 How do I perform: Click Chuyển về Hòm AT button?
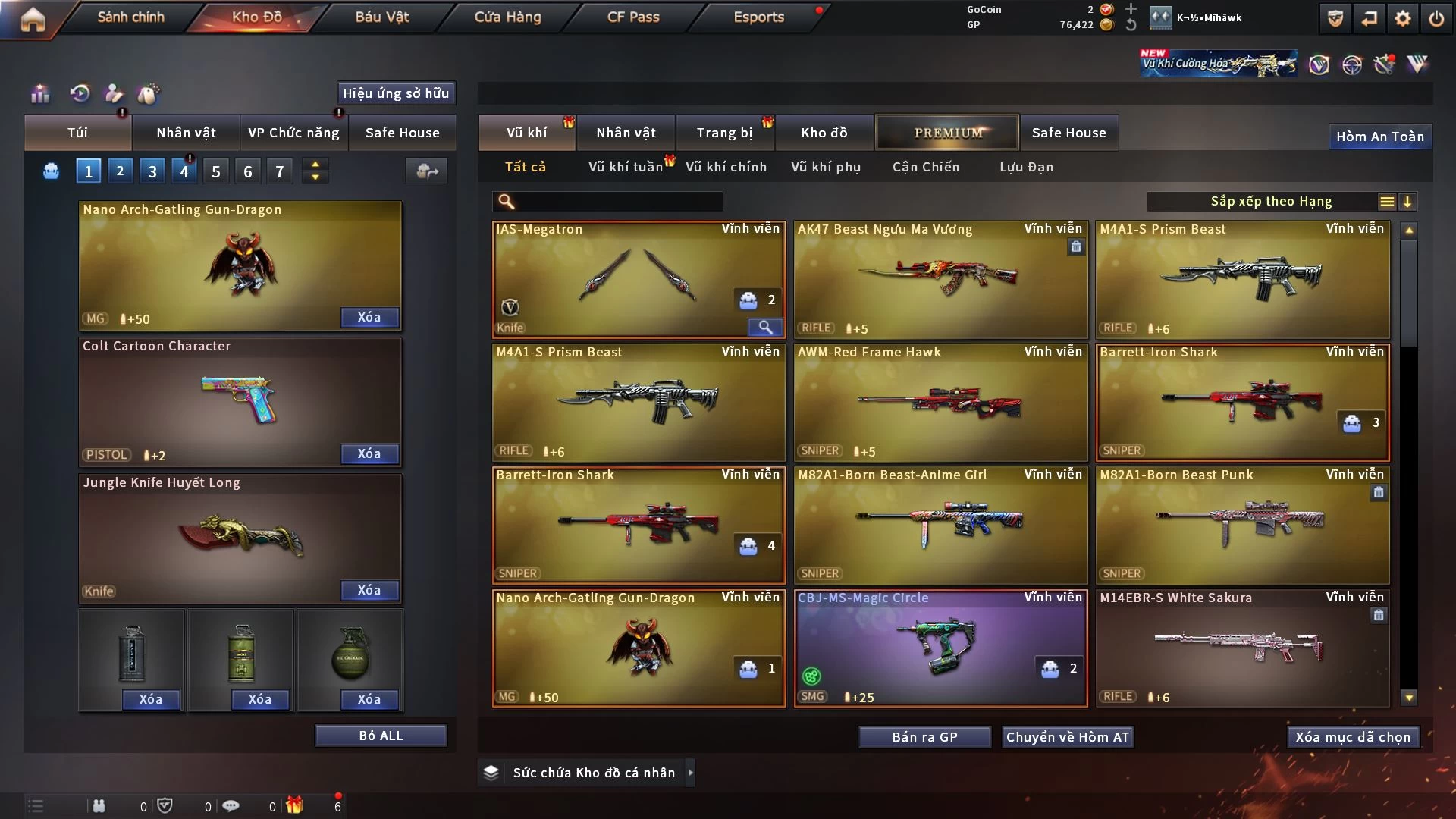click(x=1067, y=737)
